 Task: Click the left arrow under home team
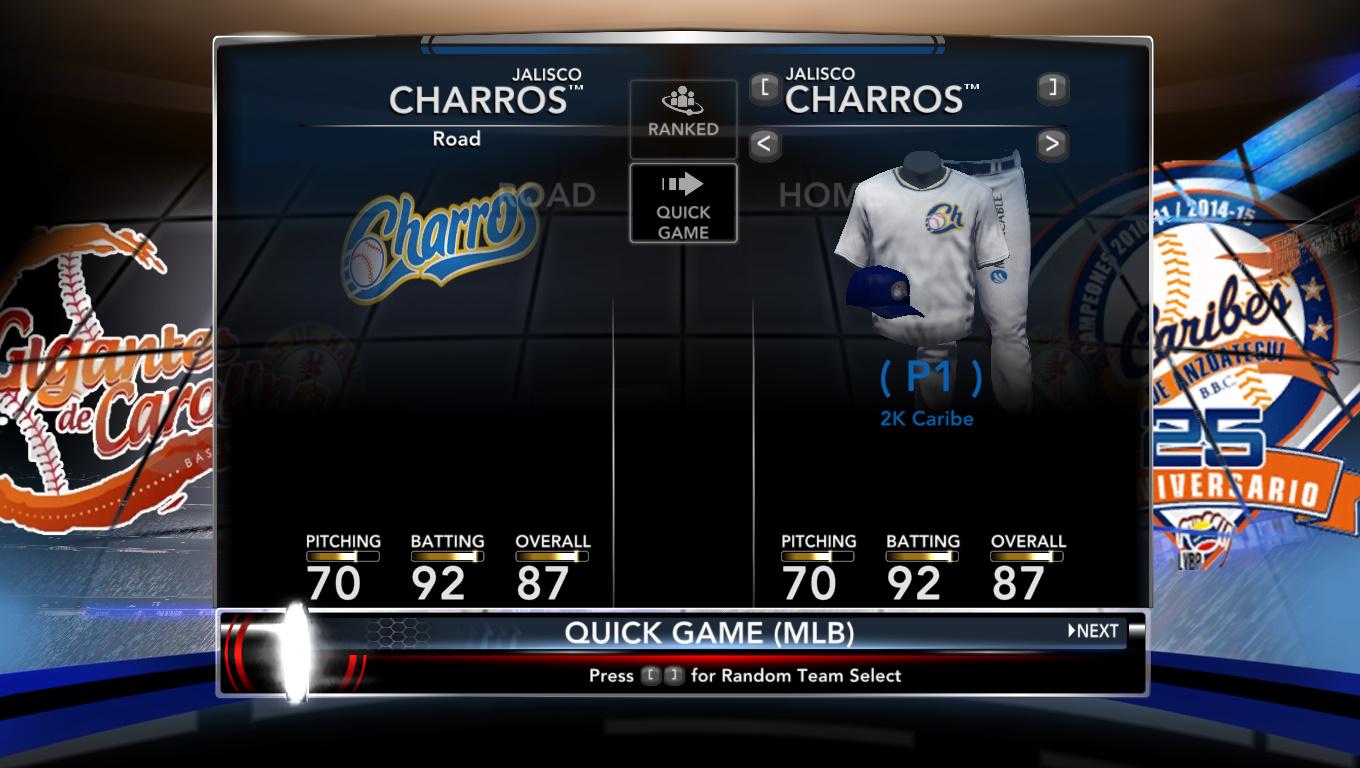click(764, 145)
